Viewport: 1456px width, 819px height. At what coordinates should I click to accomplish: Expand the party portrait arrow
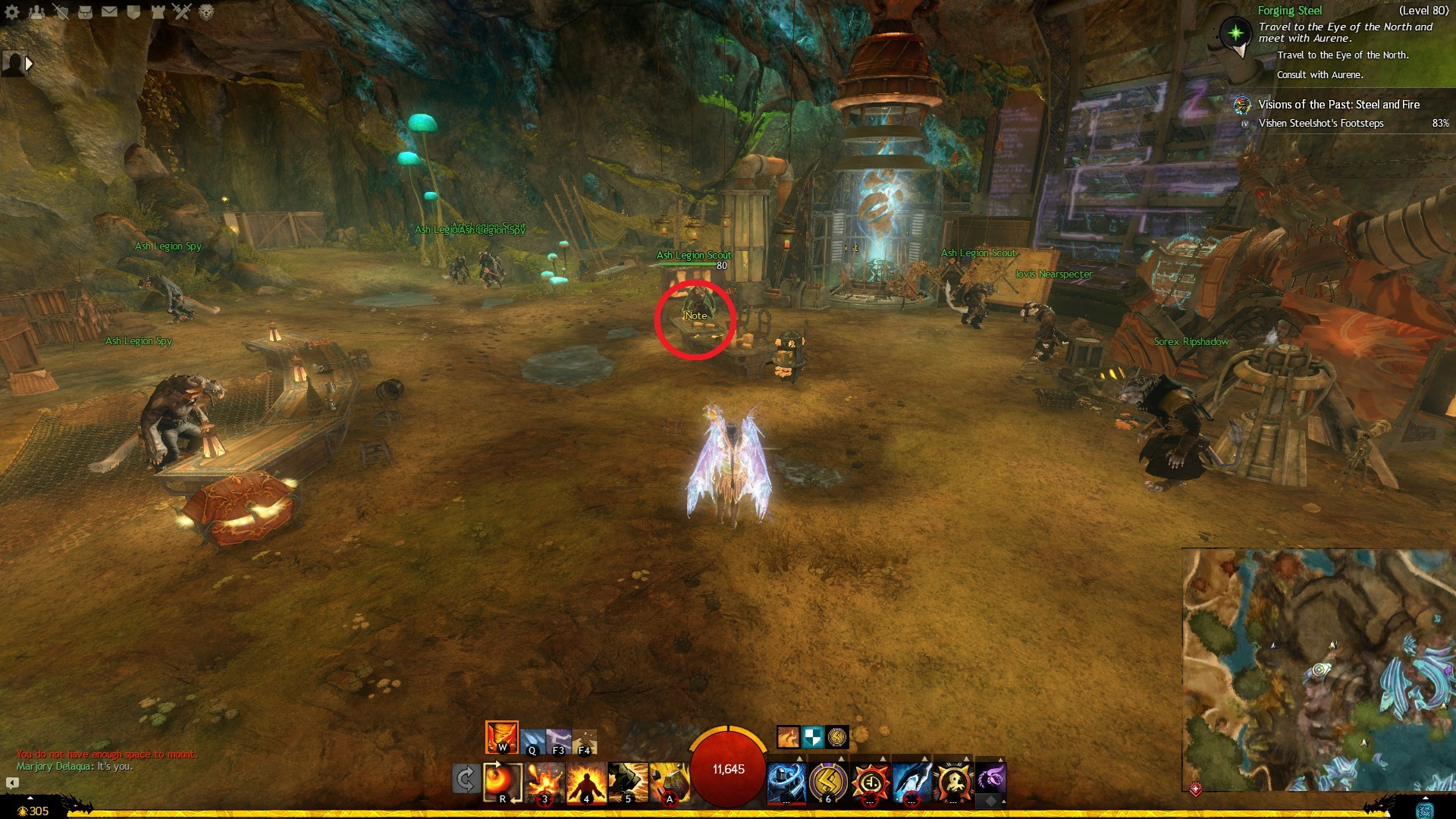(x=29, y=64)
